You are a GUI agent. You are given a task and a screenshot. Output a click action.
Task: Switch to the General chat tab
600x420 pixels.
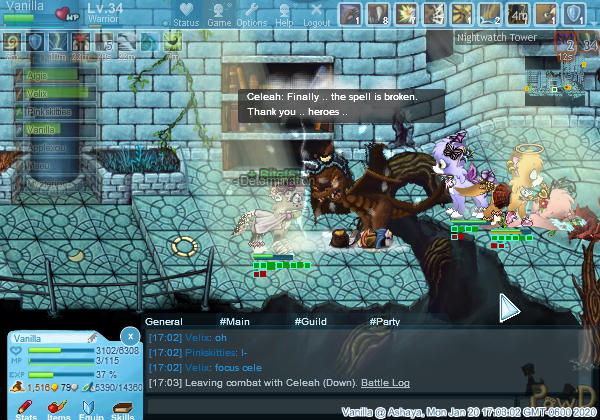(x=163, y=322)
